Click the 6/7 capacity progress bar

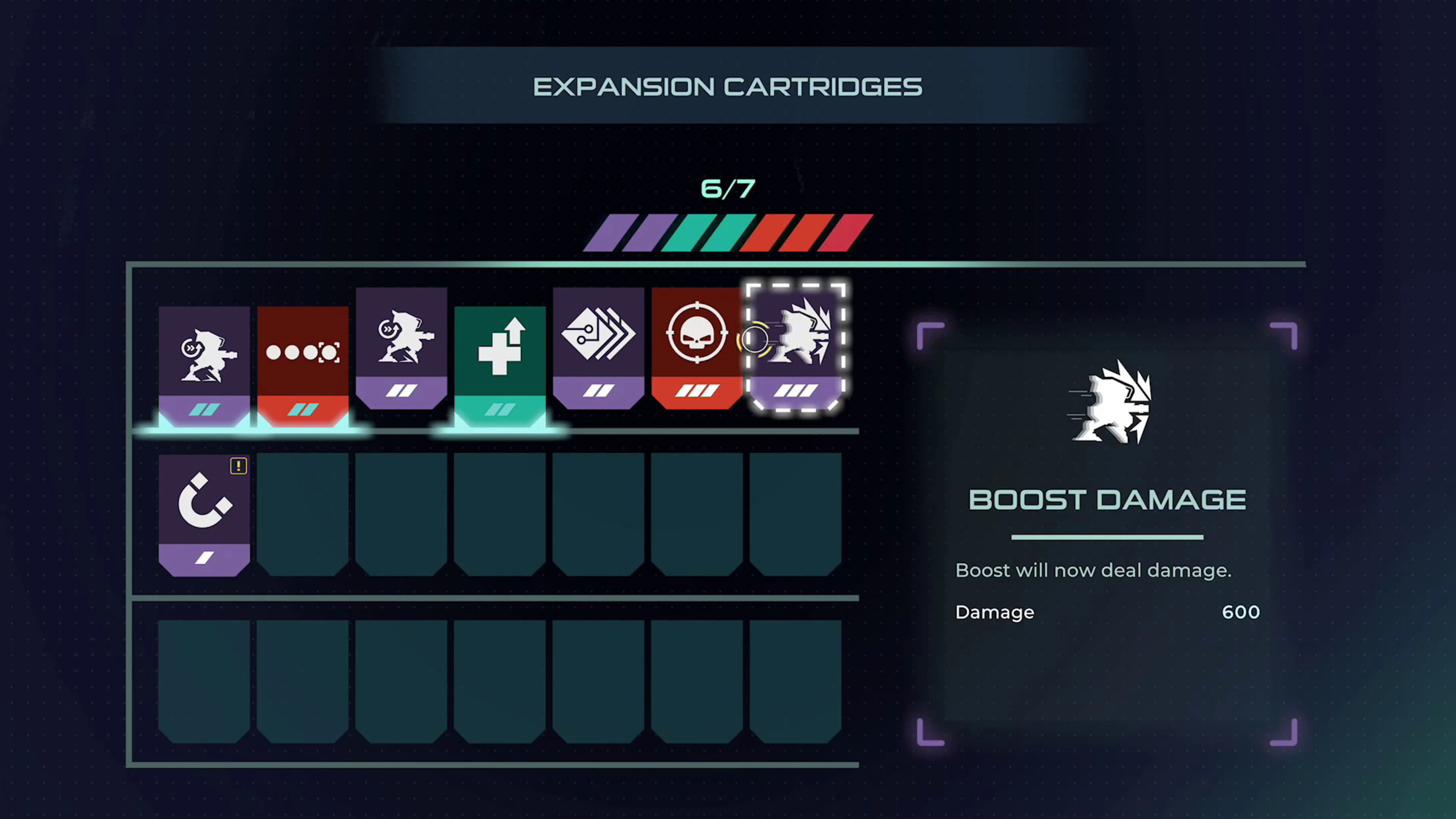(728, 232)
